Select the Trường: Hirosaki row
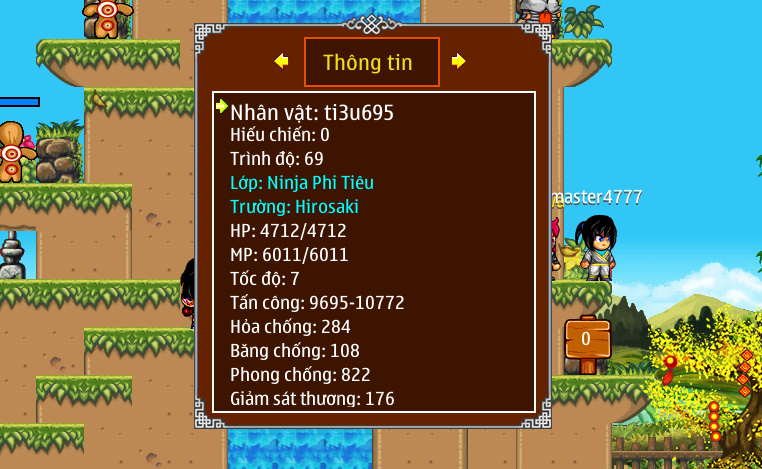 point(294,207)
